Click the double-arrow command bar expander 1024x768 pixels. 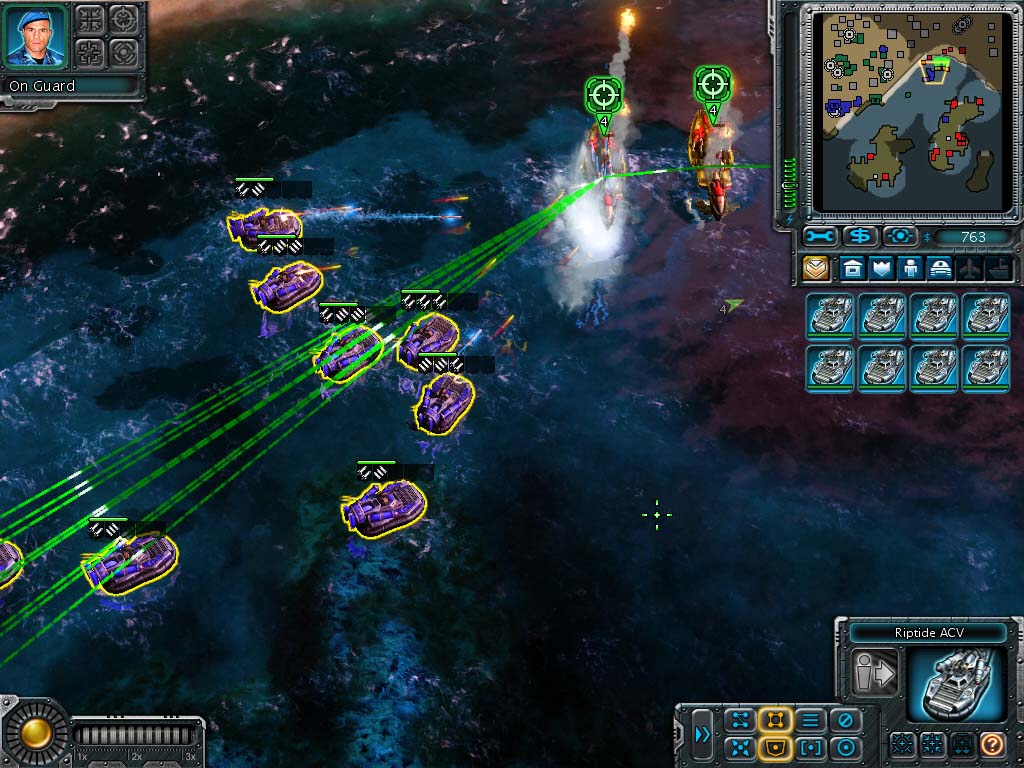click(703, 735)
